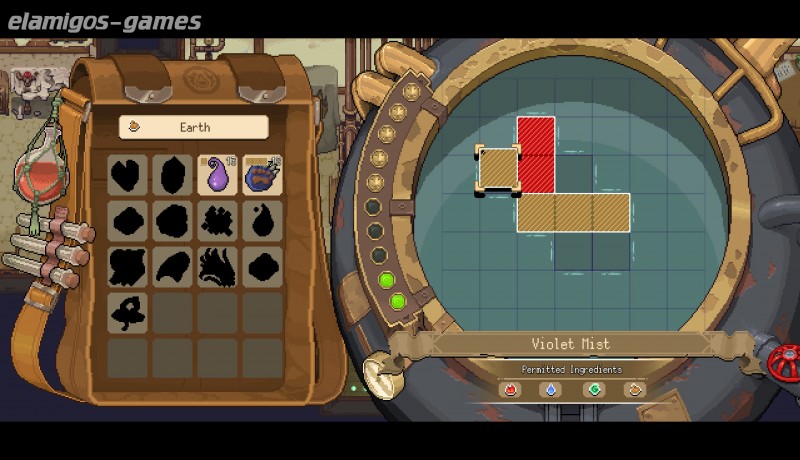Pick the orange earth permitted ingredient icon
Image resolution: width=800 pixels, height=460 pixels.
point(634,389)
